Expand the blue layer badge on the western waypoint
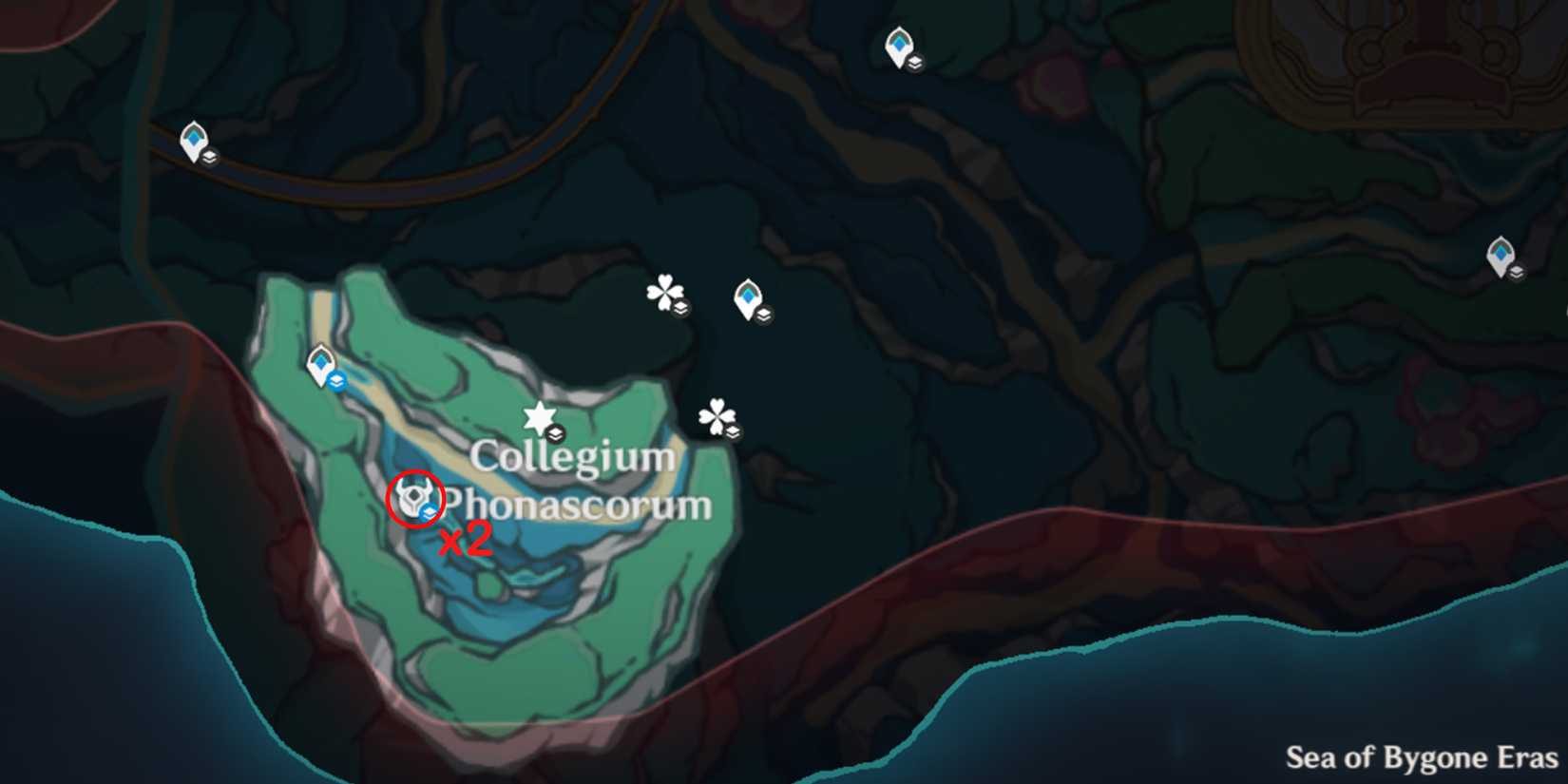Viewport: 1568px width, 784px height. pyautogui.click(x=336, y=380)
